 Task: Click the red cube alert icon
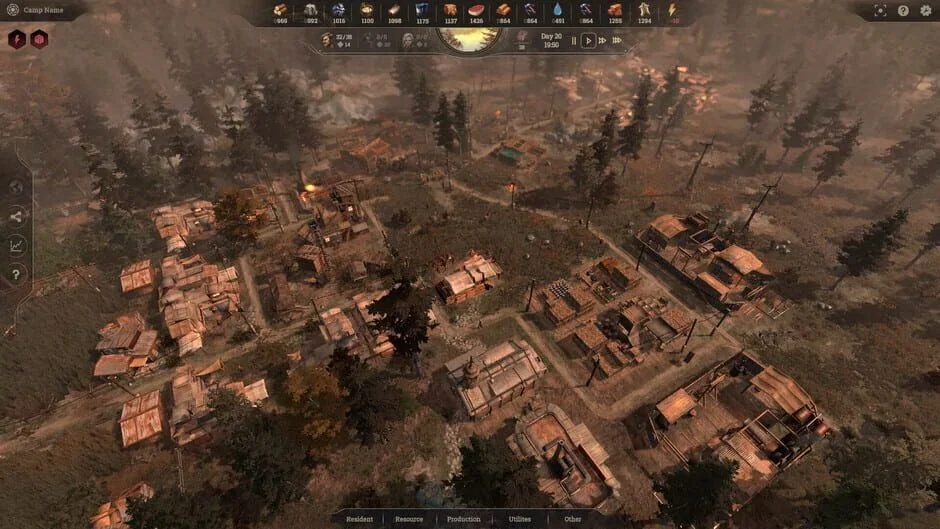coord(39,39)
